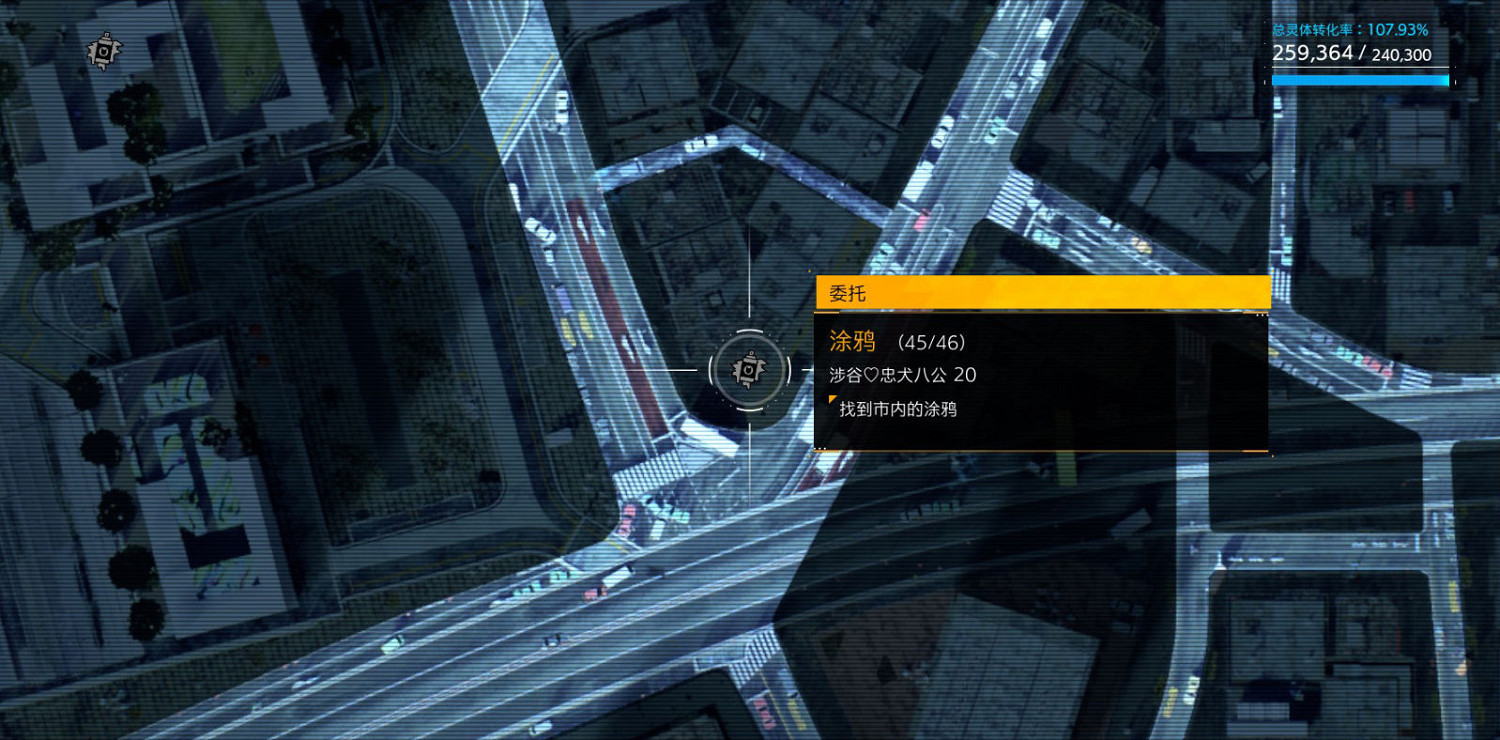Click the graffiti map marker outside the reticle
Image resolution: width=1500 pixels, height=740 pixels.
pyautogui.click(x=103, y=50)
